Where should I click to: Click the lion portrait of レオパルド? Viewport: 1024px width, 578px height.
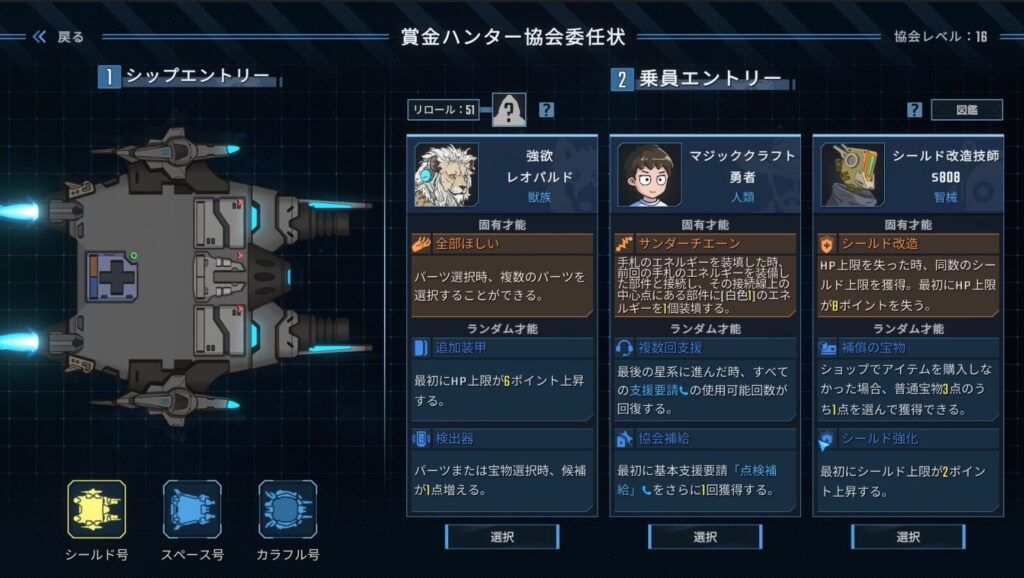click(446, 174)
